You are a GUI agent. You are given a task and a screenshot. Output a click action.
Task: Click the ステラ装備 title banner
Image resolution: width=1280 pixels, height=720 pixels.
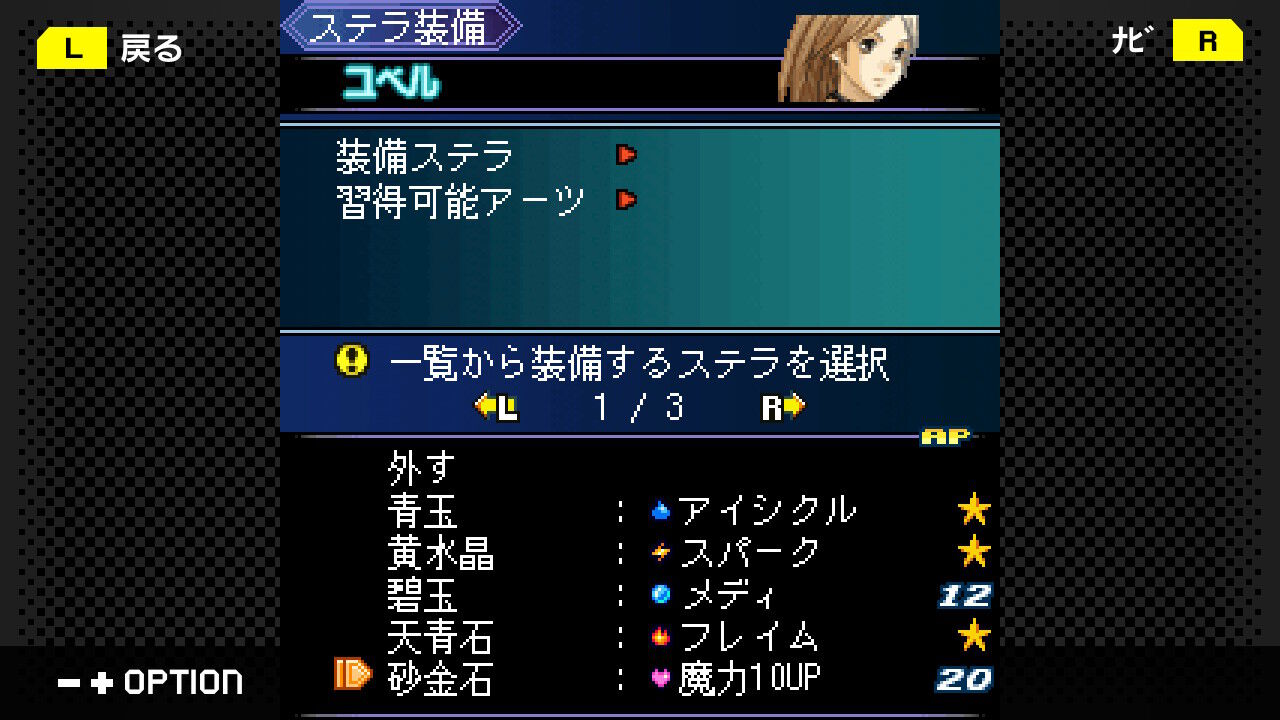pos(400,26)
